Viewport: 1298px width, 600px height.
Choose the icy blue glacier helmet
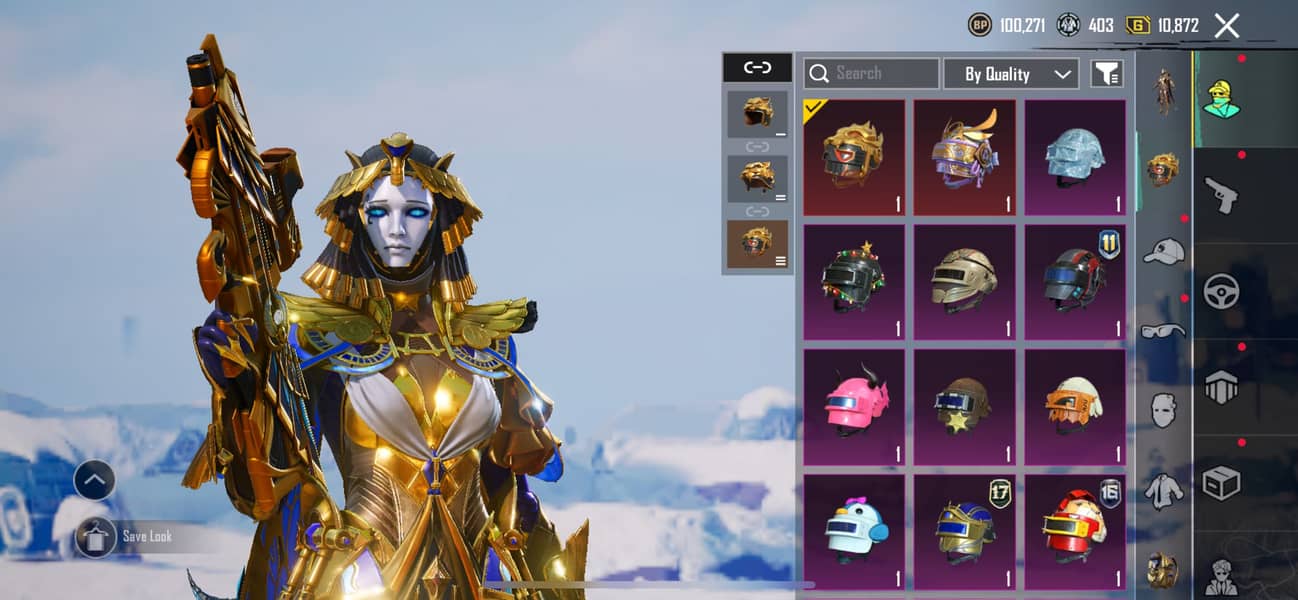[1075, 157]
